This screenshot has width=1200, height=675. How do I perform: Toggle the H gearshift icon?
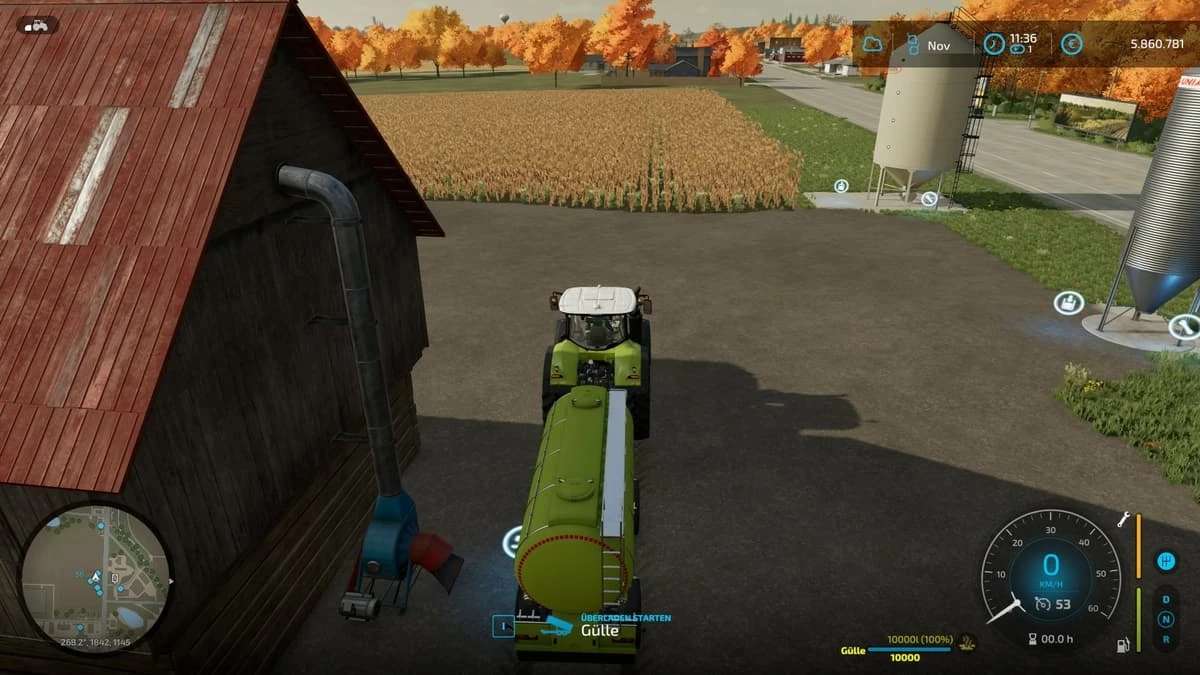[x=1165, y=561]
